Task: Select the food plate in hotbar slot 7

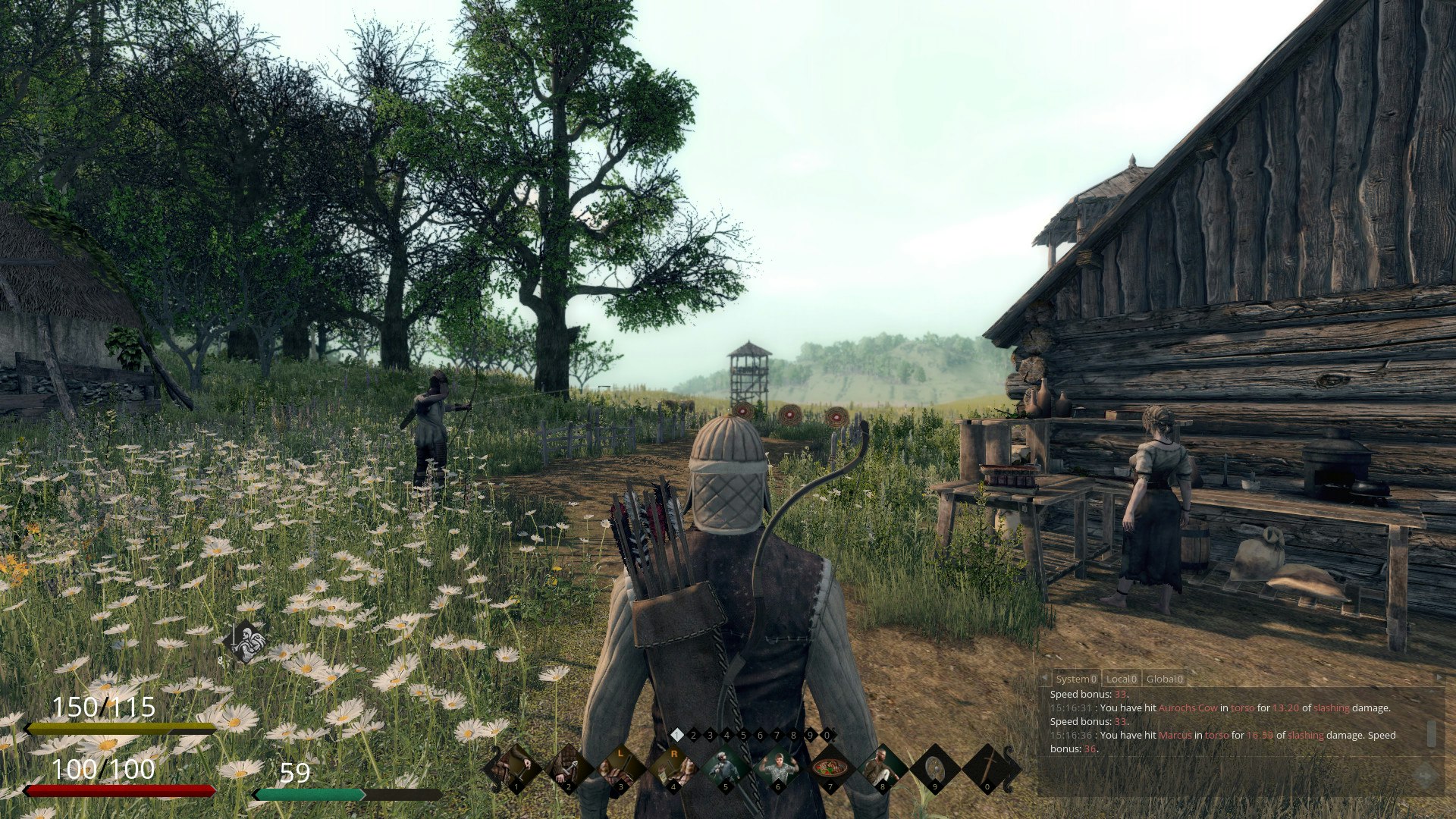Action: click(830, 766)
